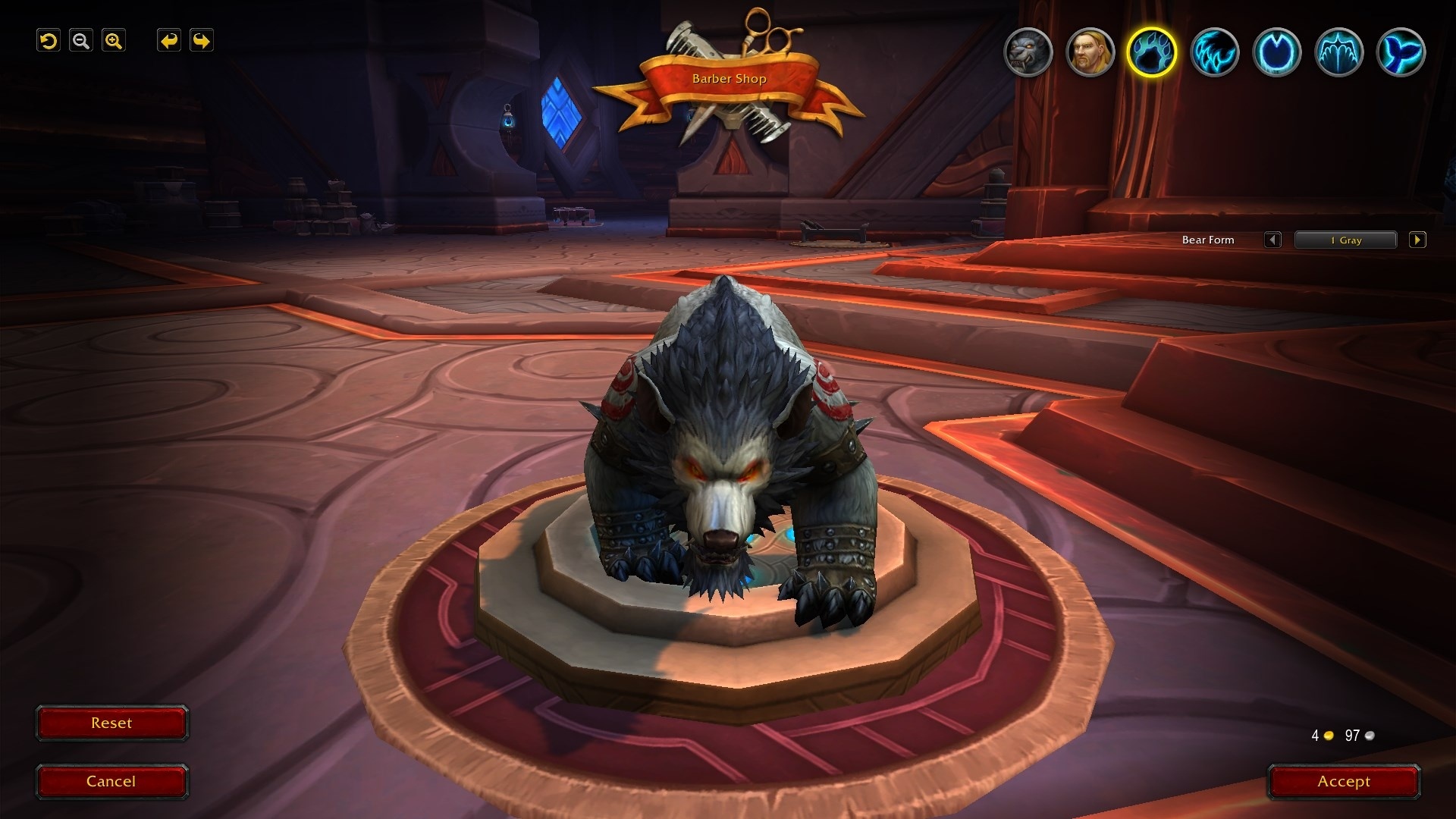Viewport: 1456px width, 819px height.
Task: Zoom in on the character preview
Action: 114,41
